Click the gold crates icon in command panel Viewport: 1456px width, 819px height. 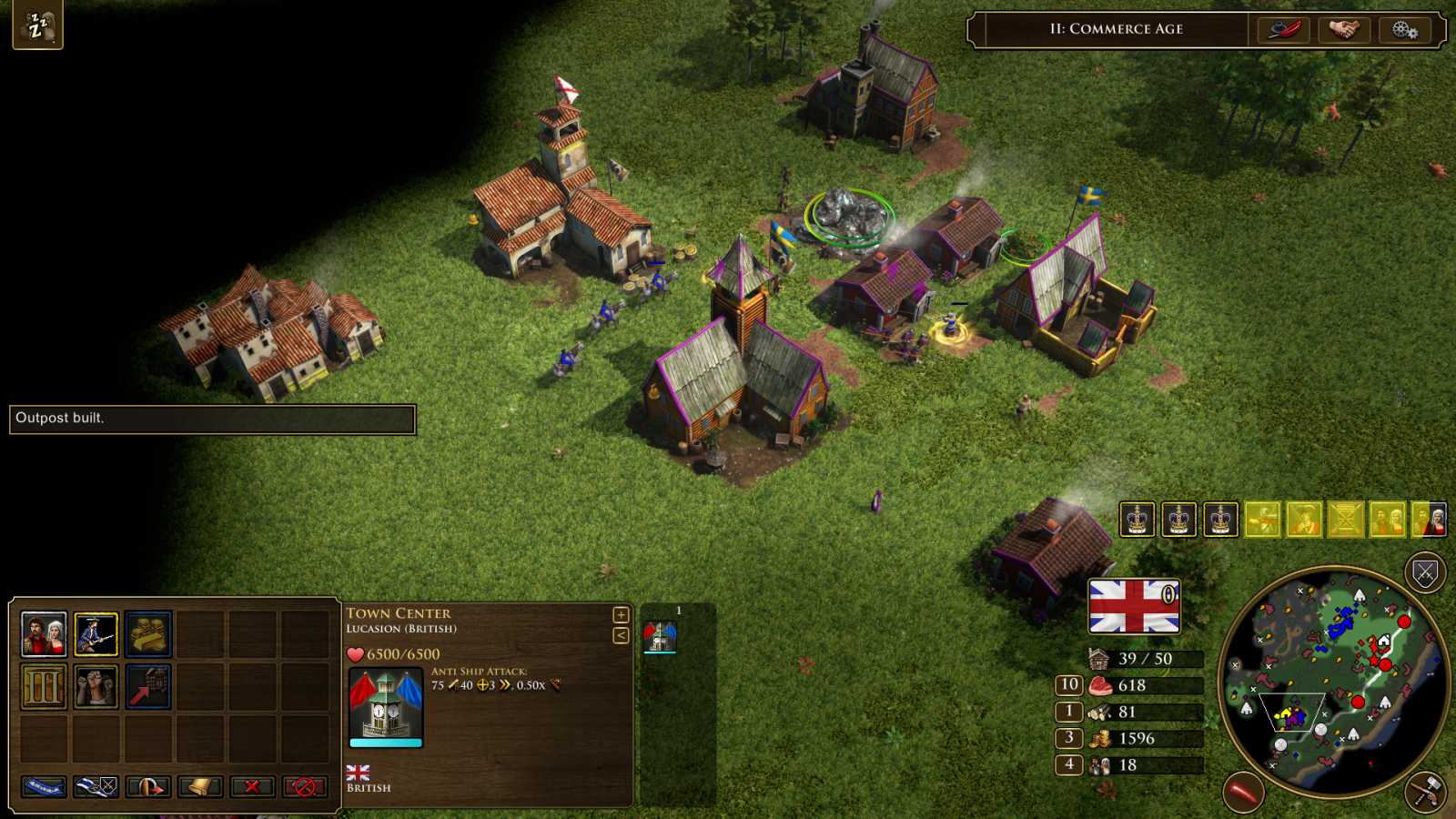coord(150,634)
